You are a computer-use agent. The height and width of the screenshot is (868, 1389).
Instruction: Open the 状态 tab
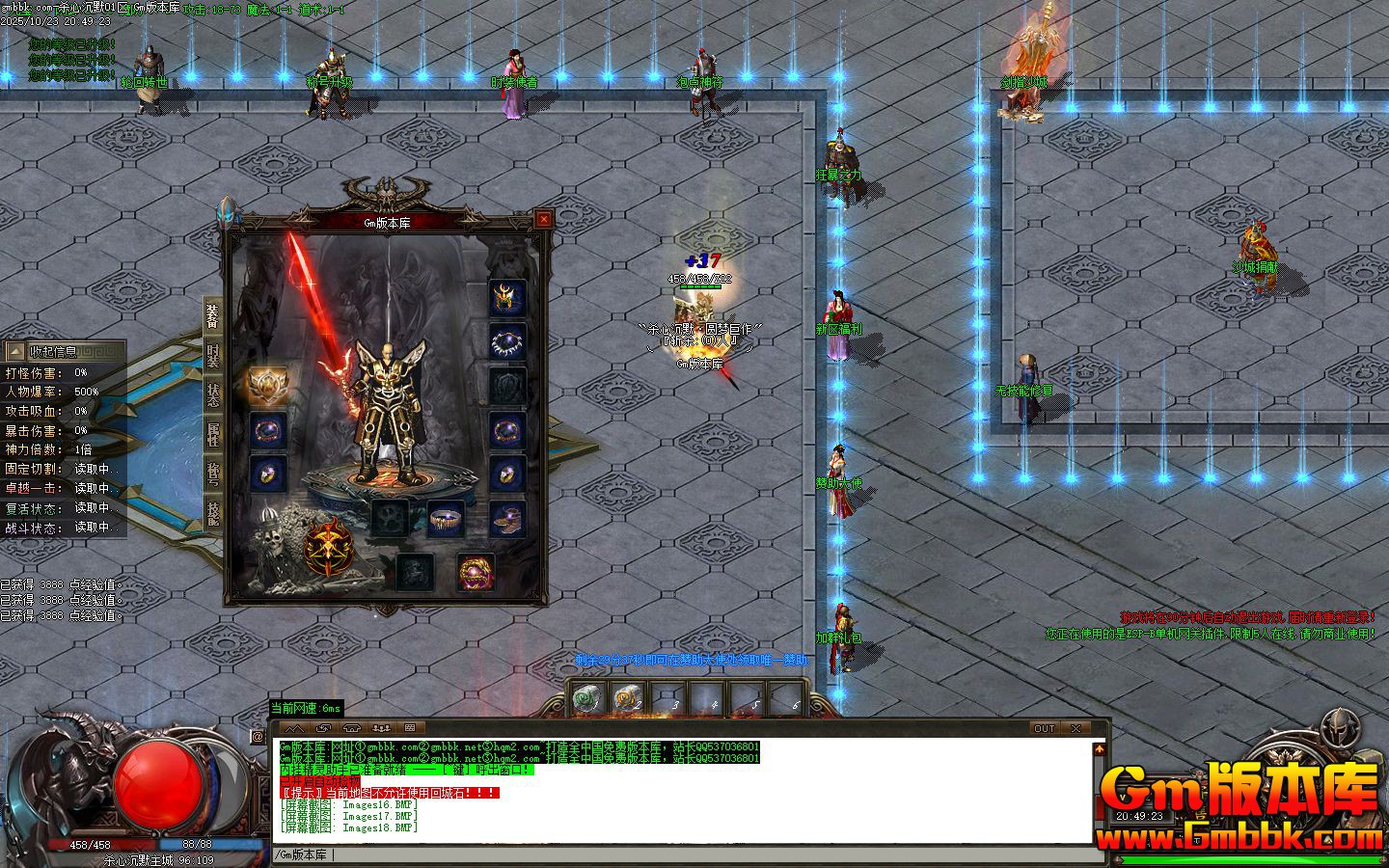click(212, 395)
